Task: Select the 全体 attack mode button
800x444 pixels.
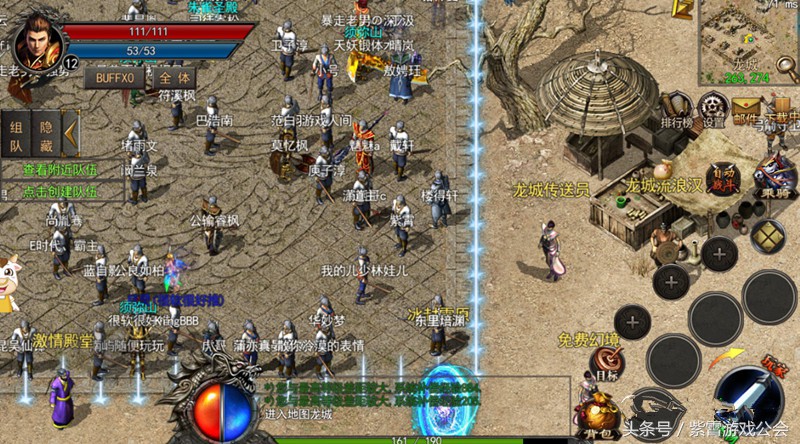Action: click(175, 77)
